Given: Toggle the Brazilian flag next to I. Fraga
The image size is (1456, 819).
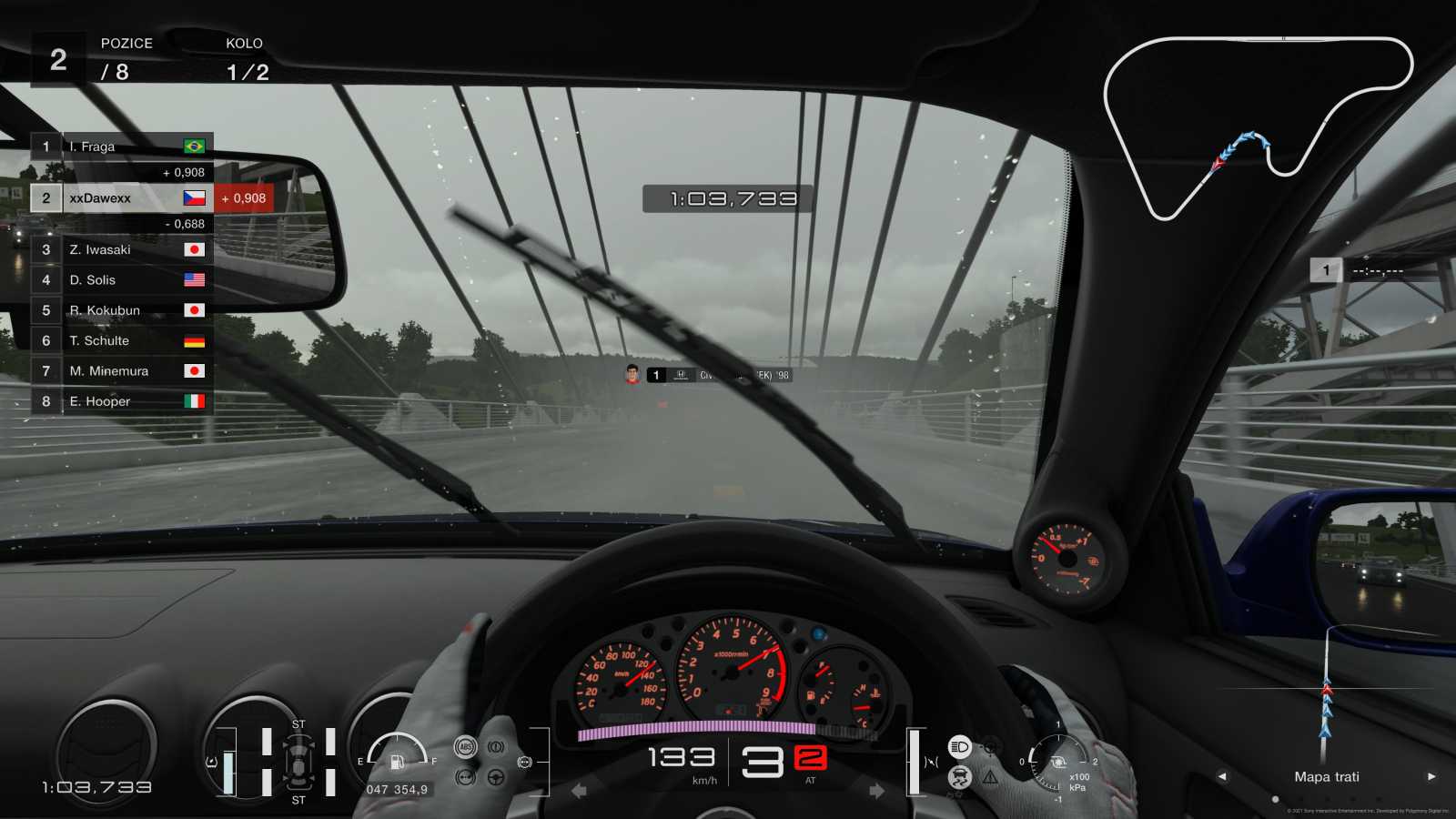Looking at the screenshot, I should click(x=195, y=146).
